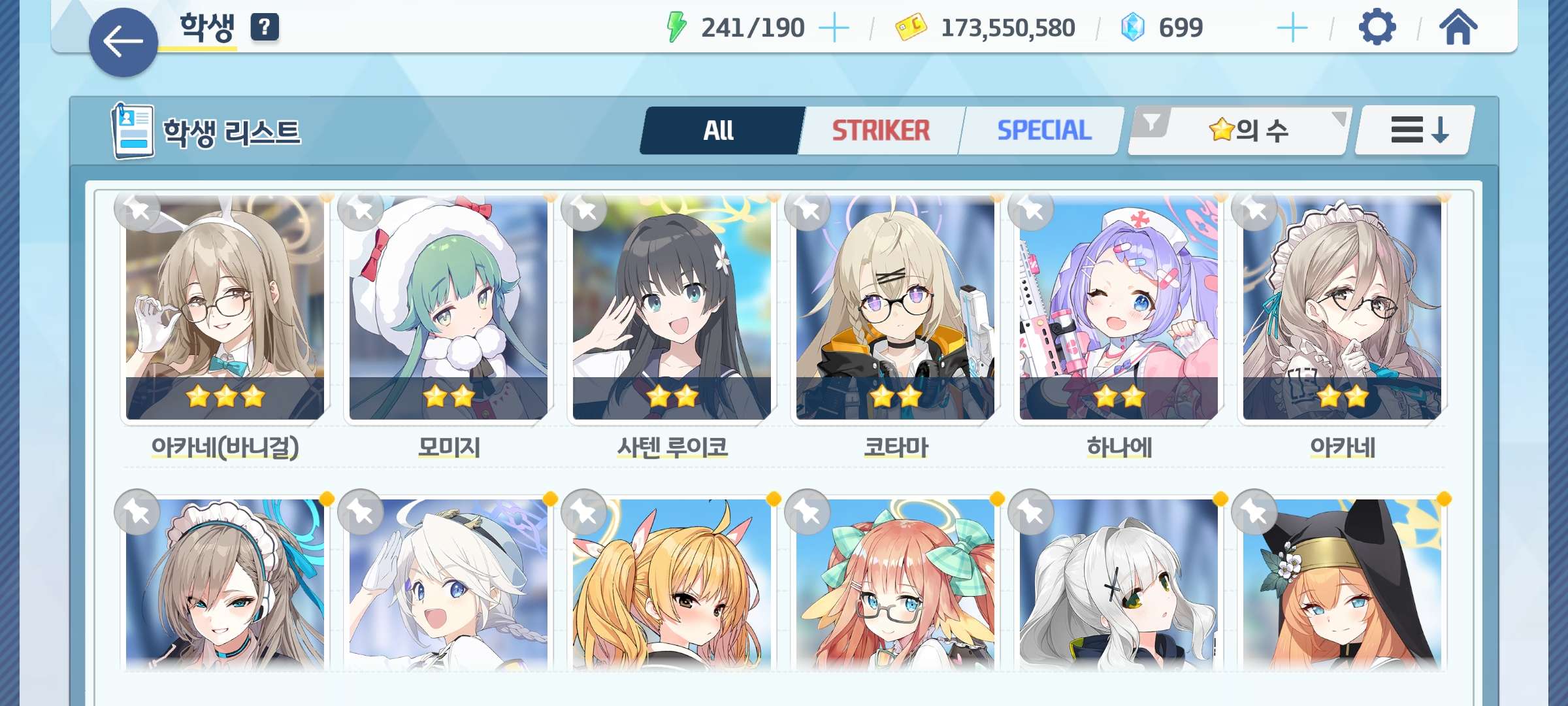Open the 코타마 student card
Screen dimensions: 1568x706
coord(895,307)
